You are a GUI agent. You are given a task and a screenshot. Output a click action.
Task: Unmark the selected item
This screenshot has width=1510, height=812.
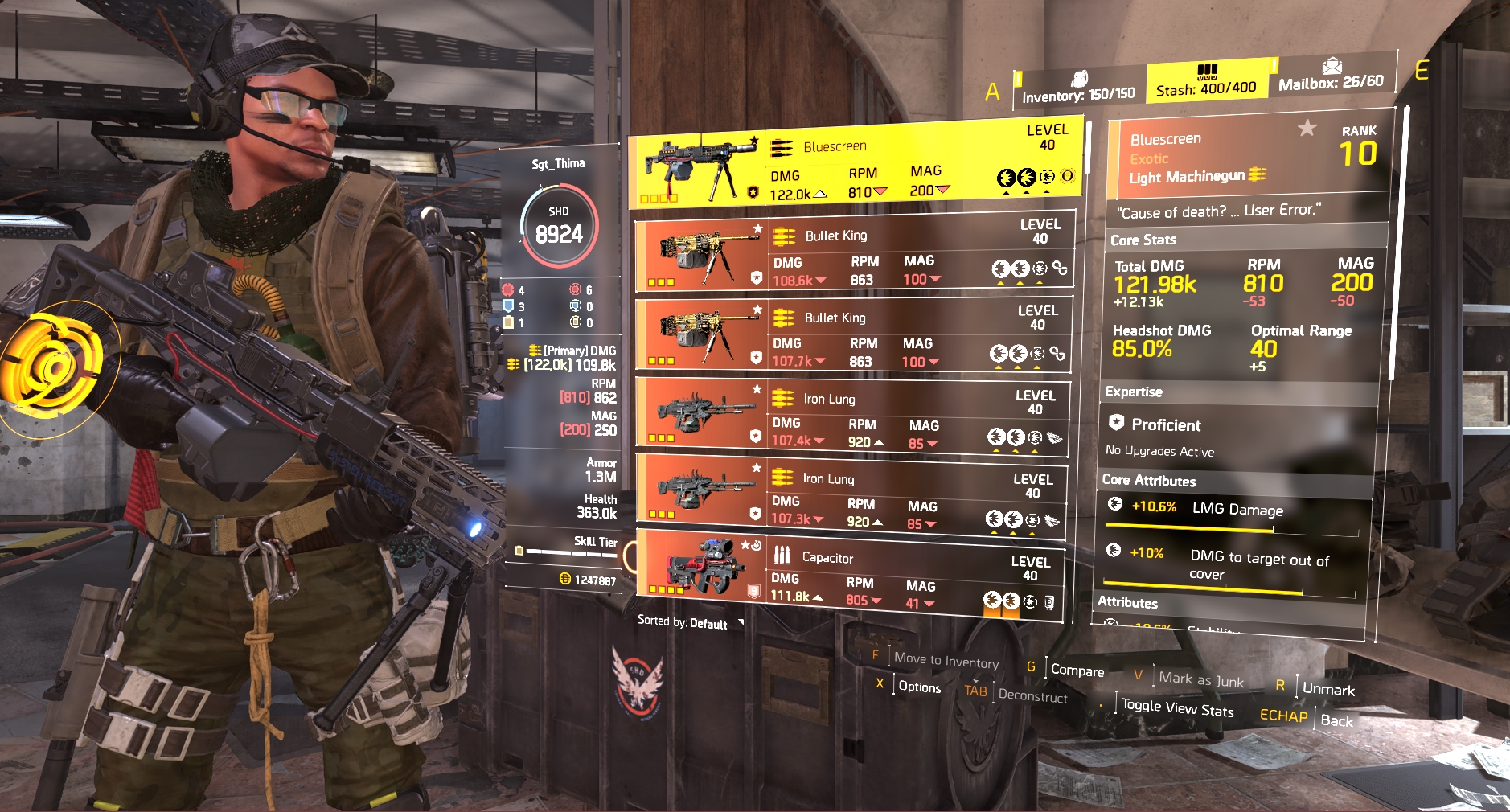1328,689
